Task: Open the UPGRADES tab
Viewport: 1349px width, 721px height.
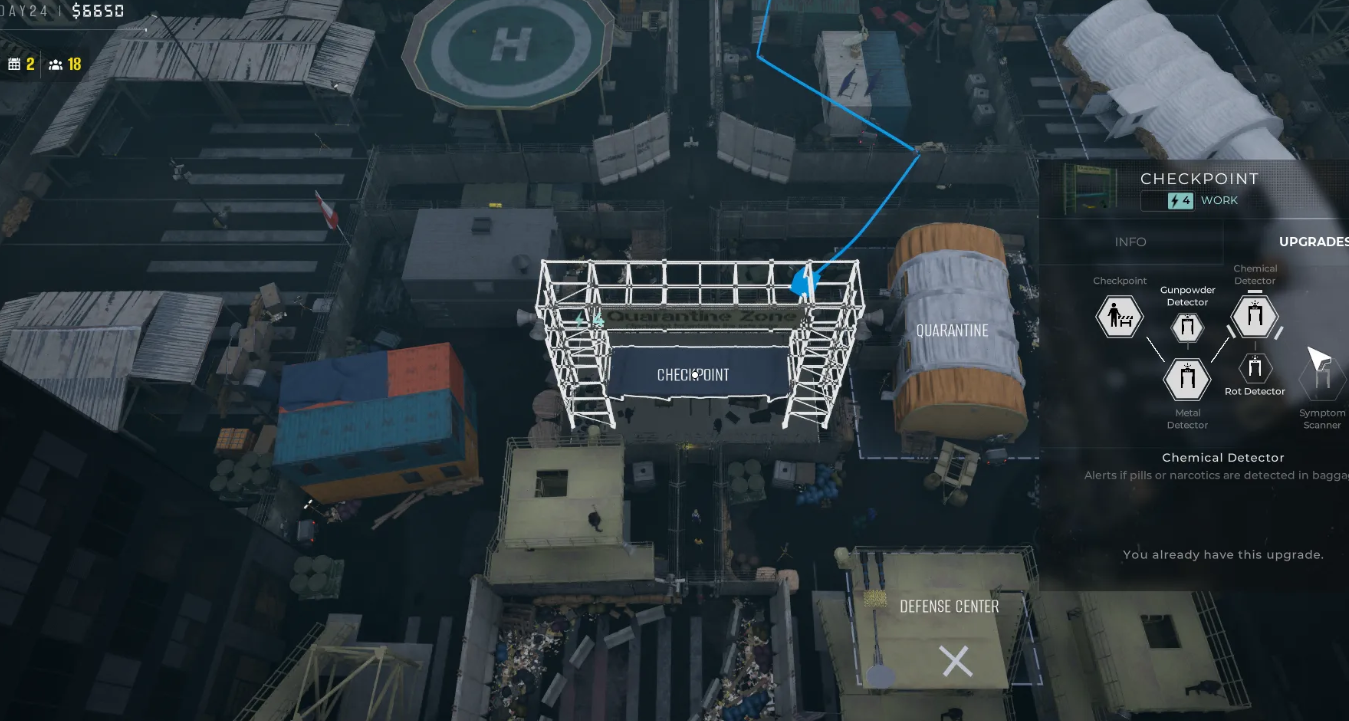Action: 1313,242
